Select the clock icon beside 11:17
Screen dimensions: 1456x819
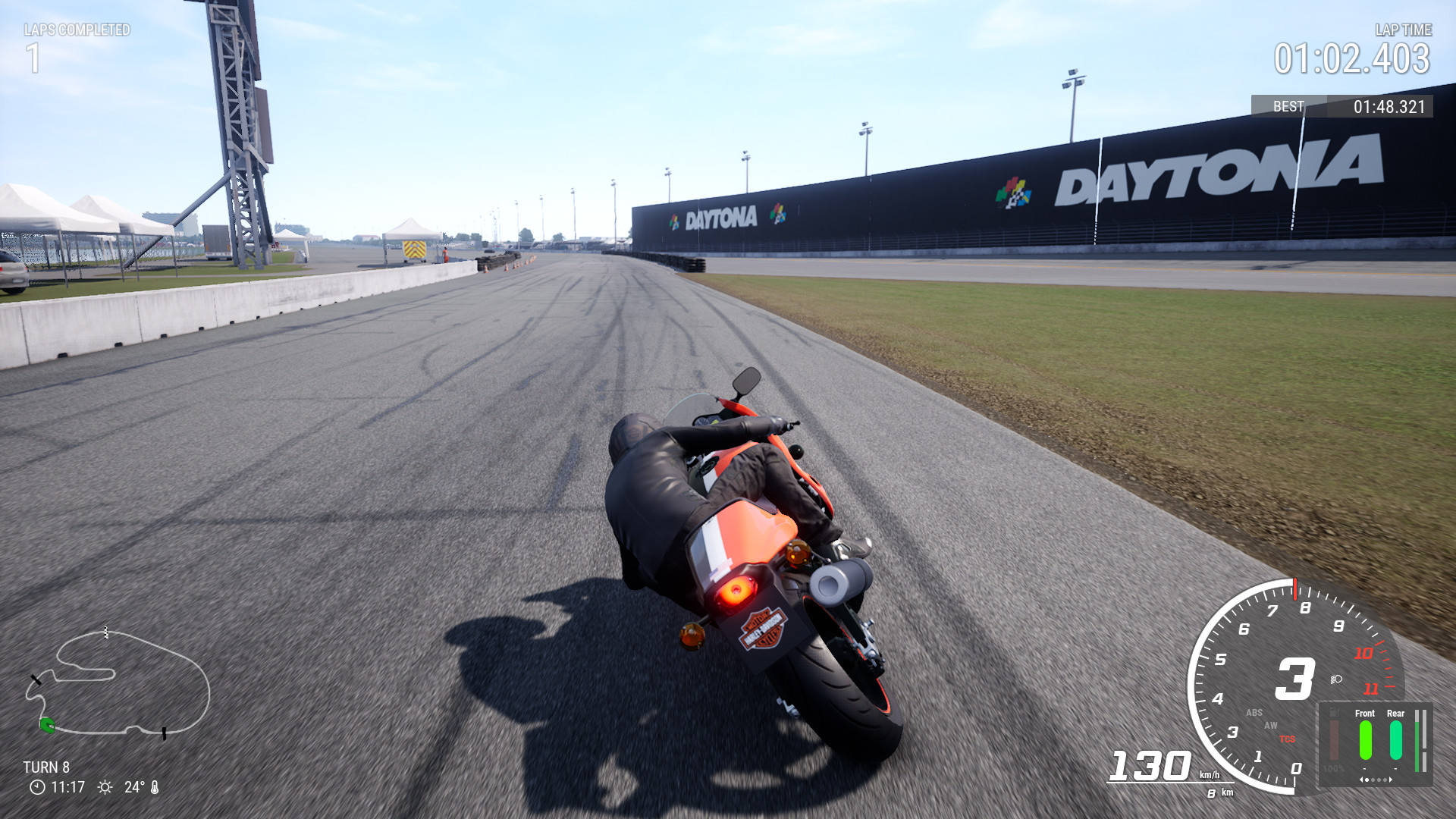37,786
